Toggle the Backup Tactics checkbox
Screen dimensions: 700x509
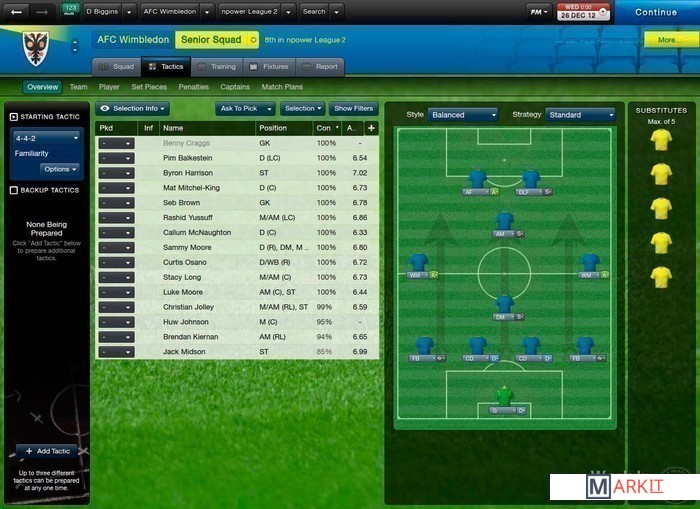click(13, 190)
